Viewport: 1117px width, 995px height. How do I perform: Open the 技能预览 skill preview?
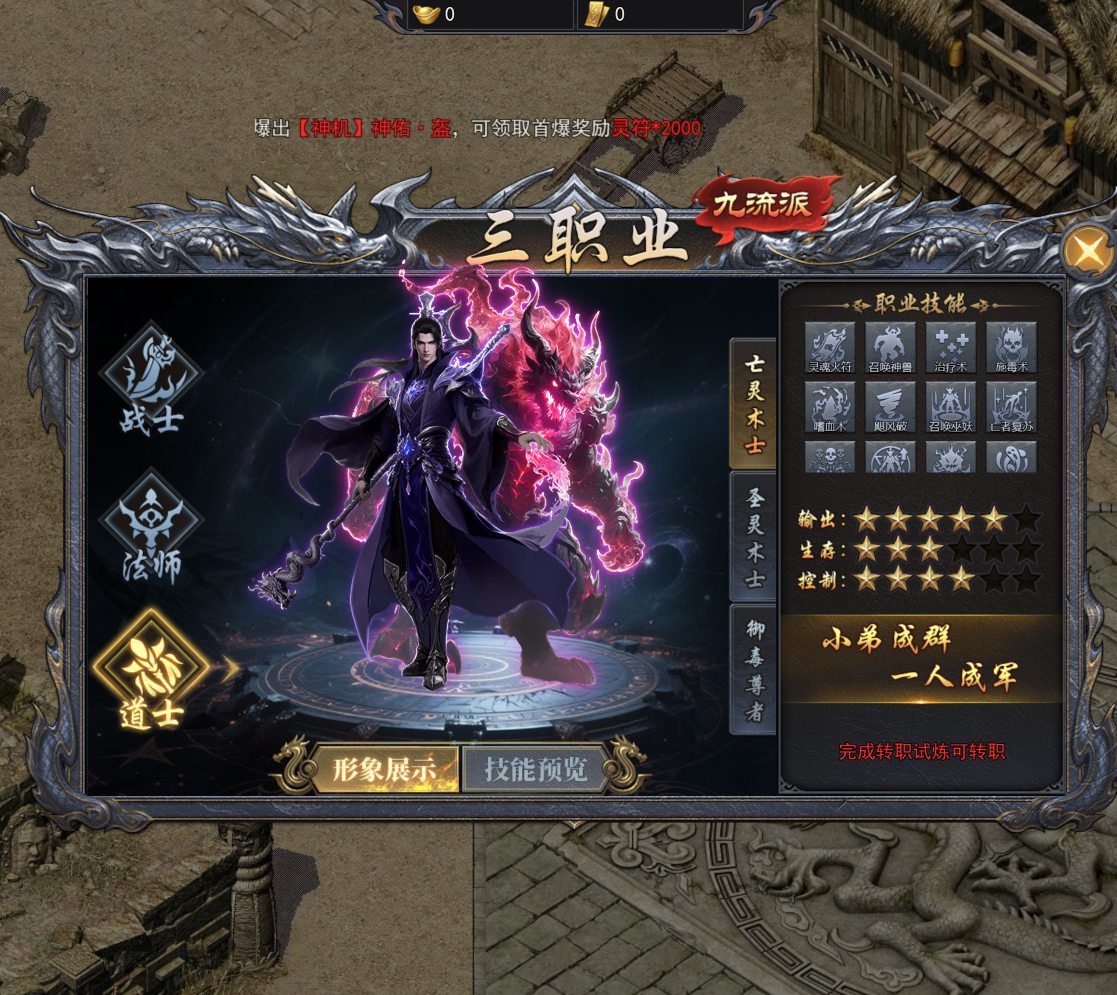[x=535, y=769]
